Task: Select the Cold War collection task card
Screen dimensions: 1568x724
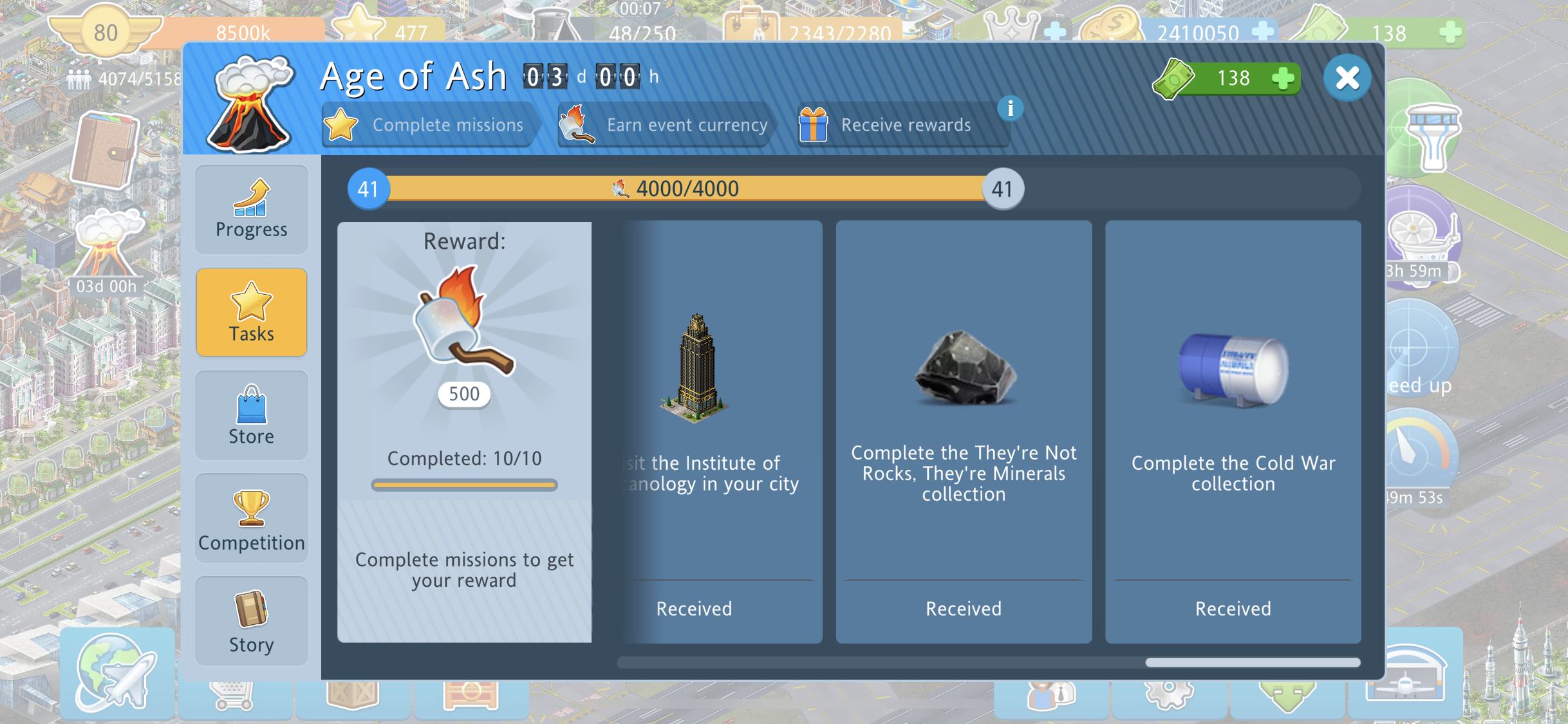Action: pyautogui.click(x=1233, y=431)
